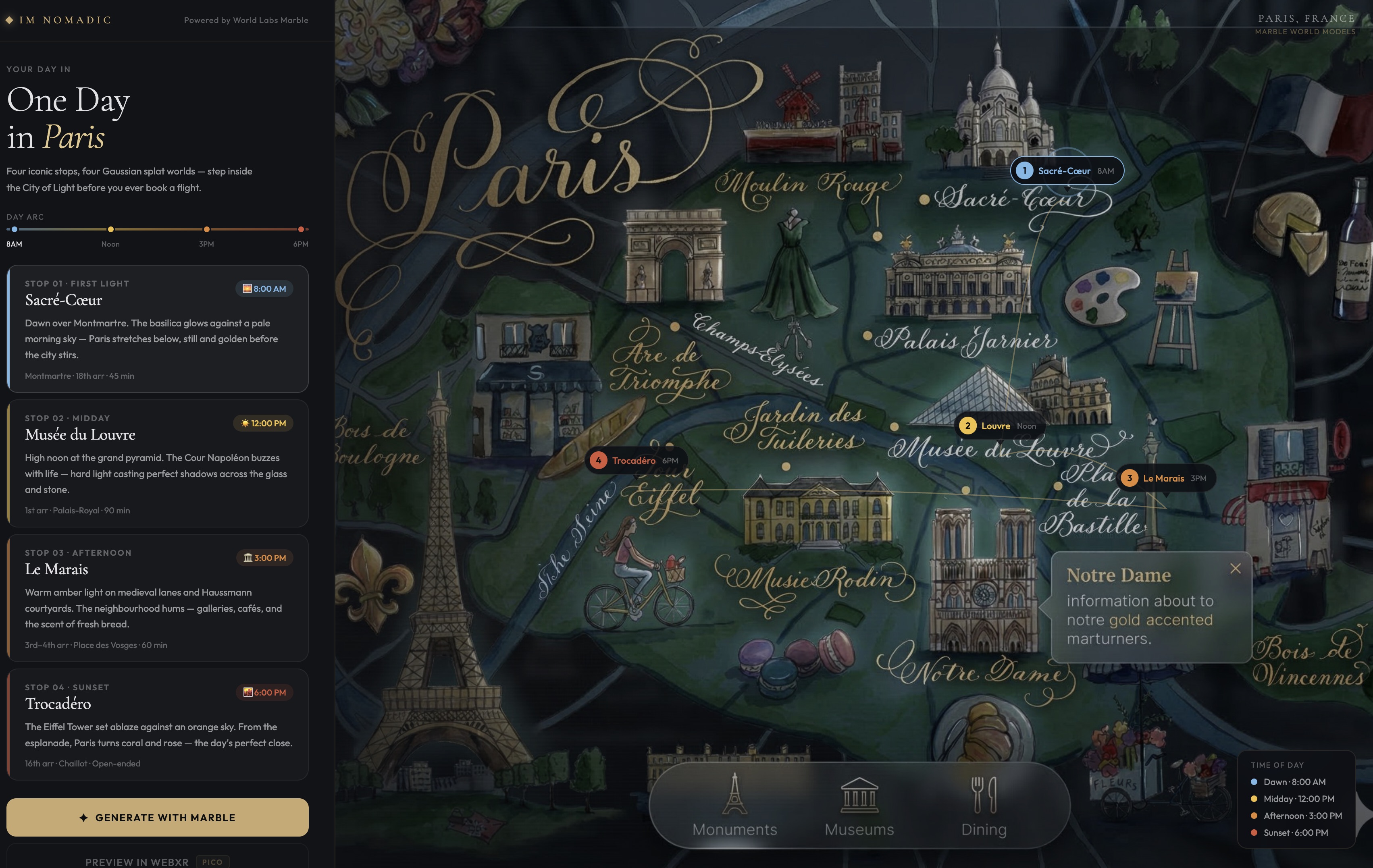Open the Trocadéro sunset stop card
1373x868 pixels.
tap(157, 724)
